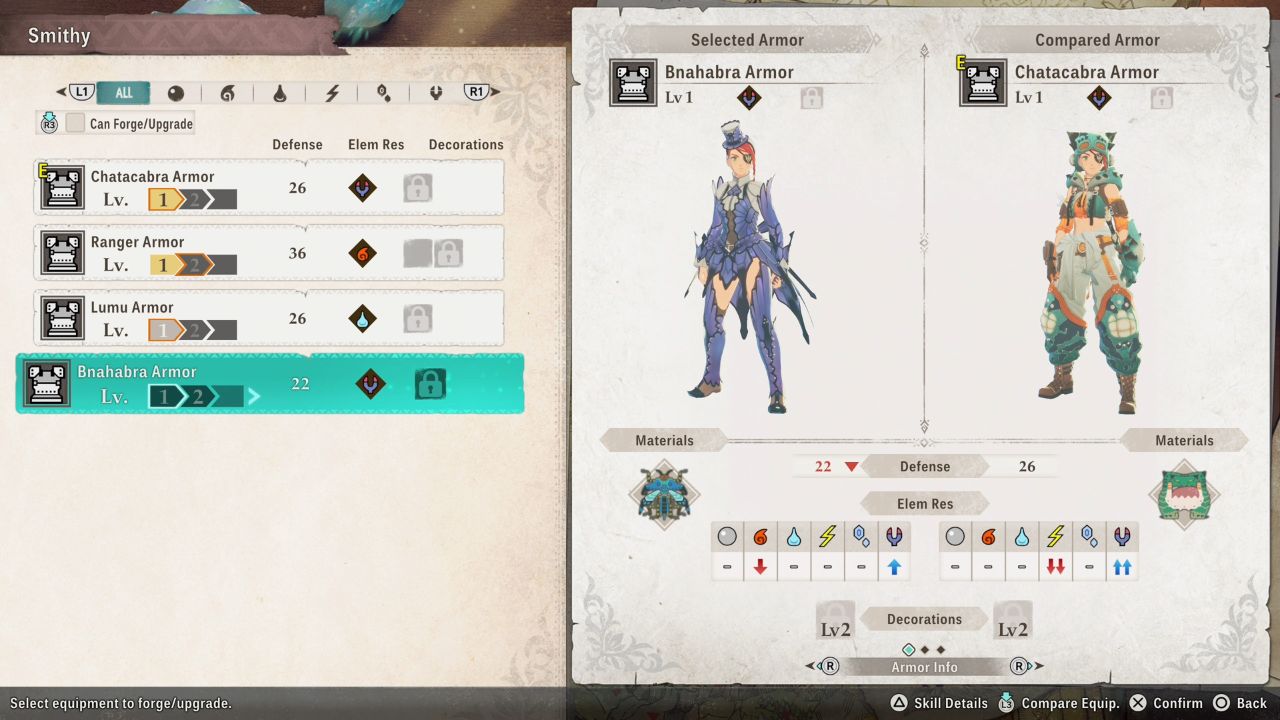Select Chatacabra Armor in the list

(x=270, y=188)
